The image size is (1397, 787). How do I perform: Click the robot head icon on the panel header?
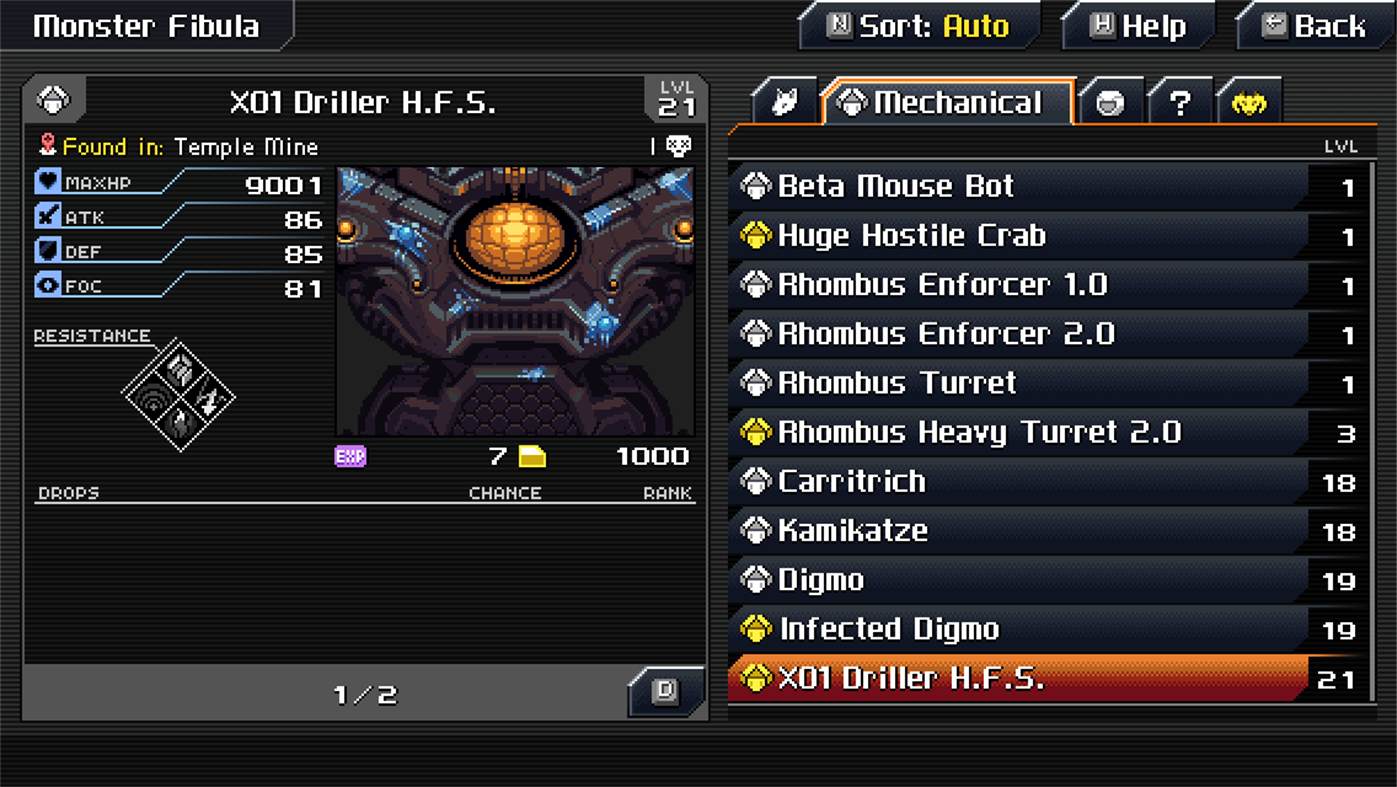(54, 98)
